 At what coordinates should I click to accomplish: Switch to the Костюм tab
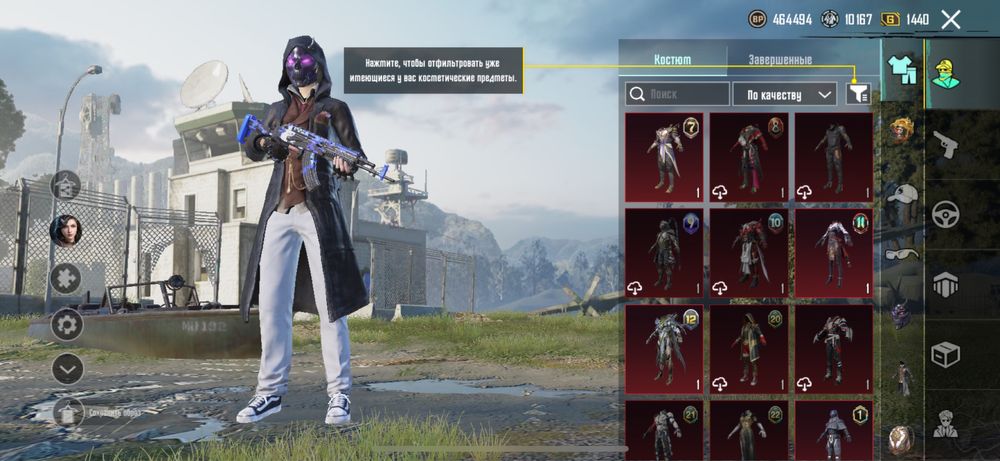coord(672,59)
